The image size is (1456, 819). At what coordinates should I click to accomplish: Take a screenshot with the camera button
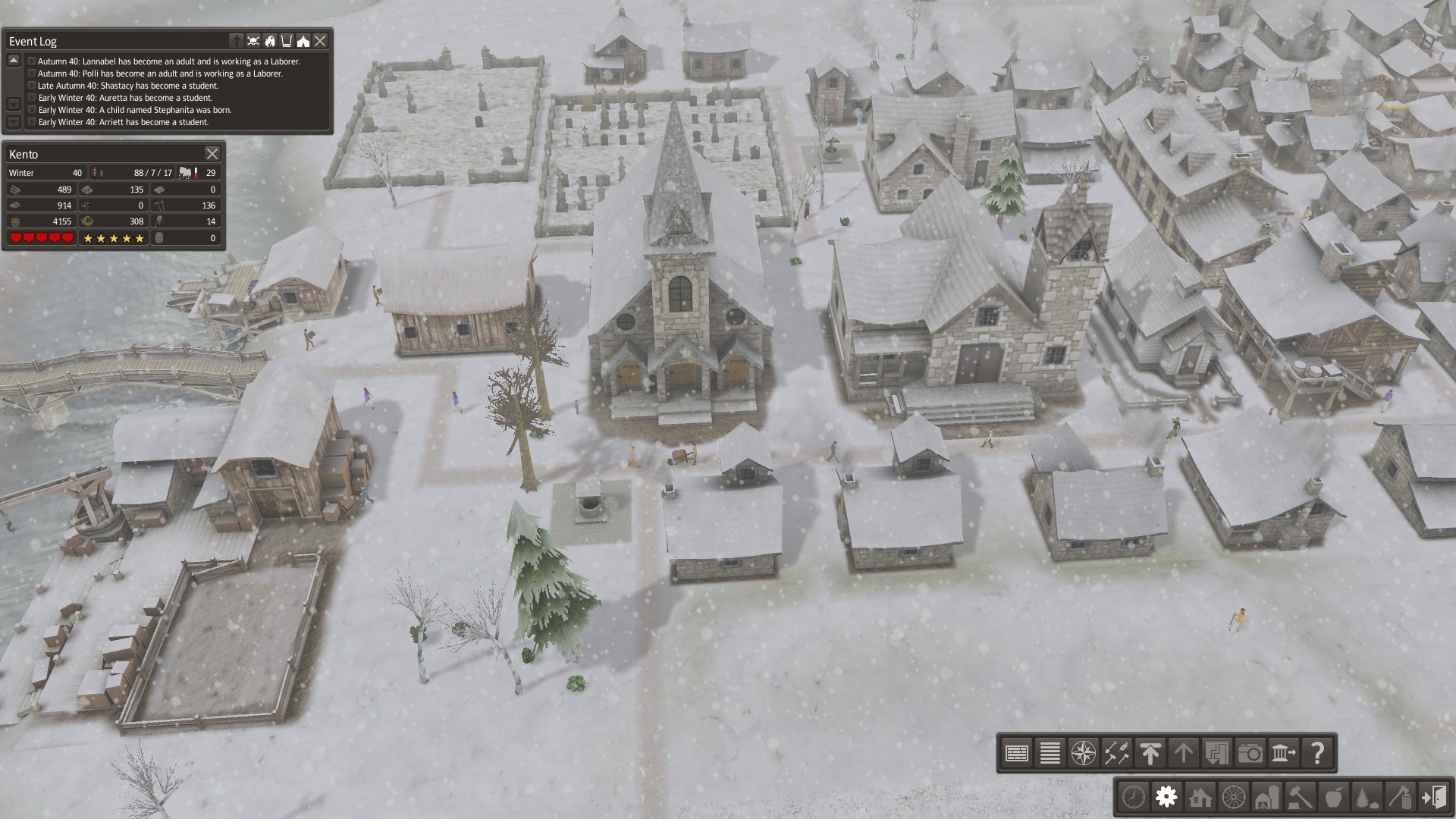click(x=1250, y=753)
